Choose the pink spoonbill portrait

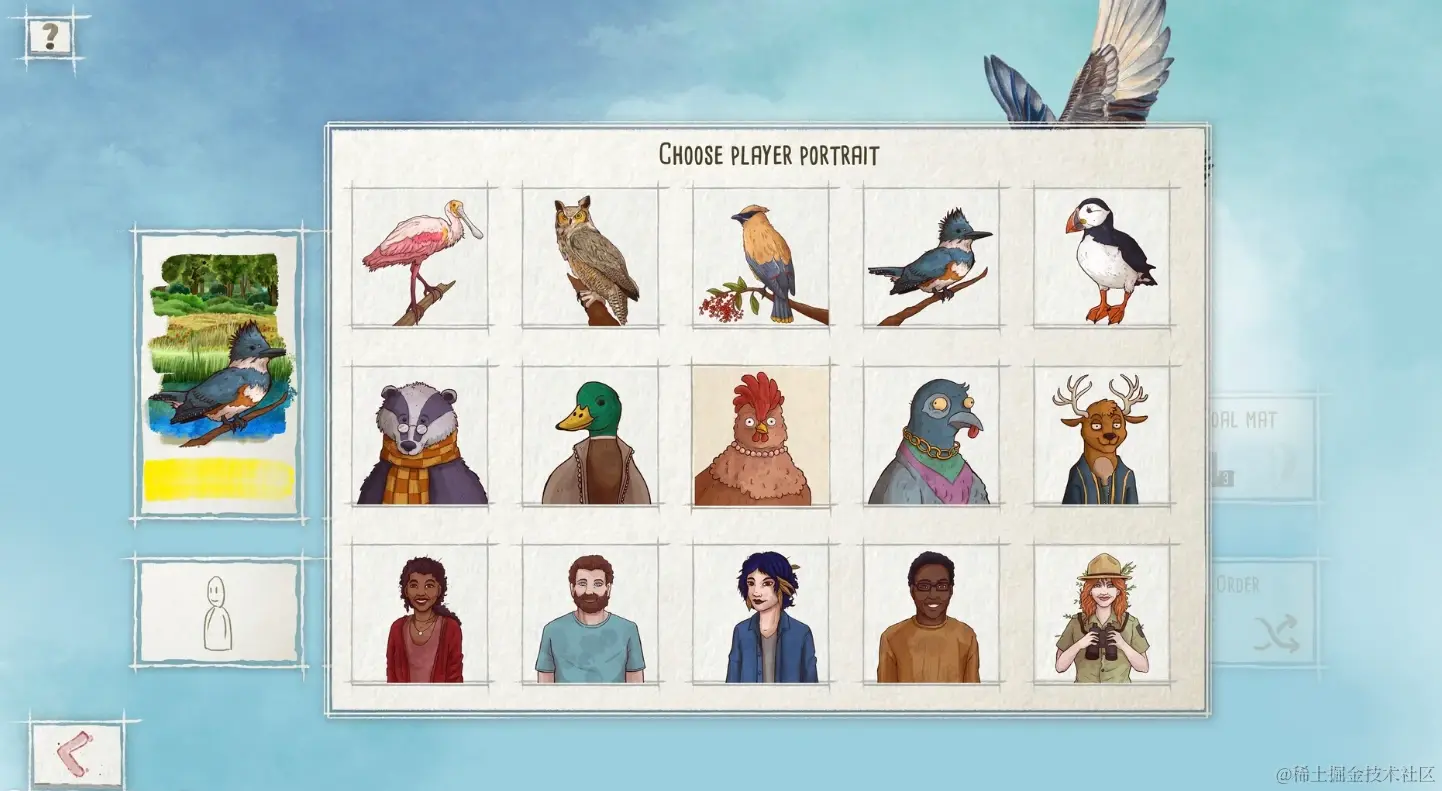421,258
